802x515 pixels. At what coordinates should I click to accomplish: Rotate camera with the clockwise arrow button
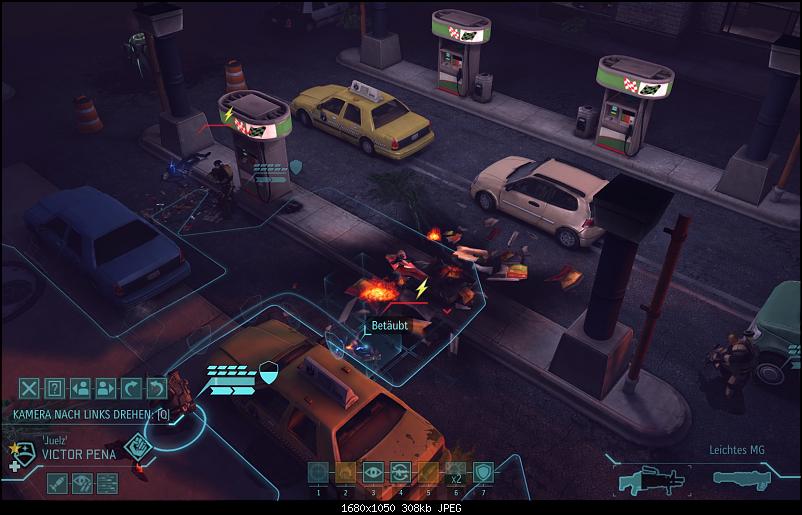(131, 388)
